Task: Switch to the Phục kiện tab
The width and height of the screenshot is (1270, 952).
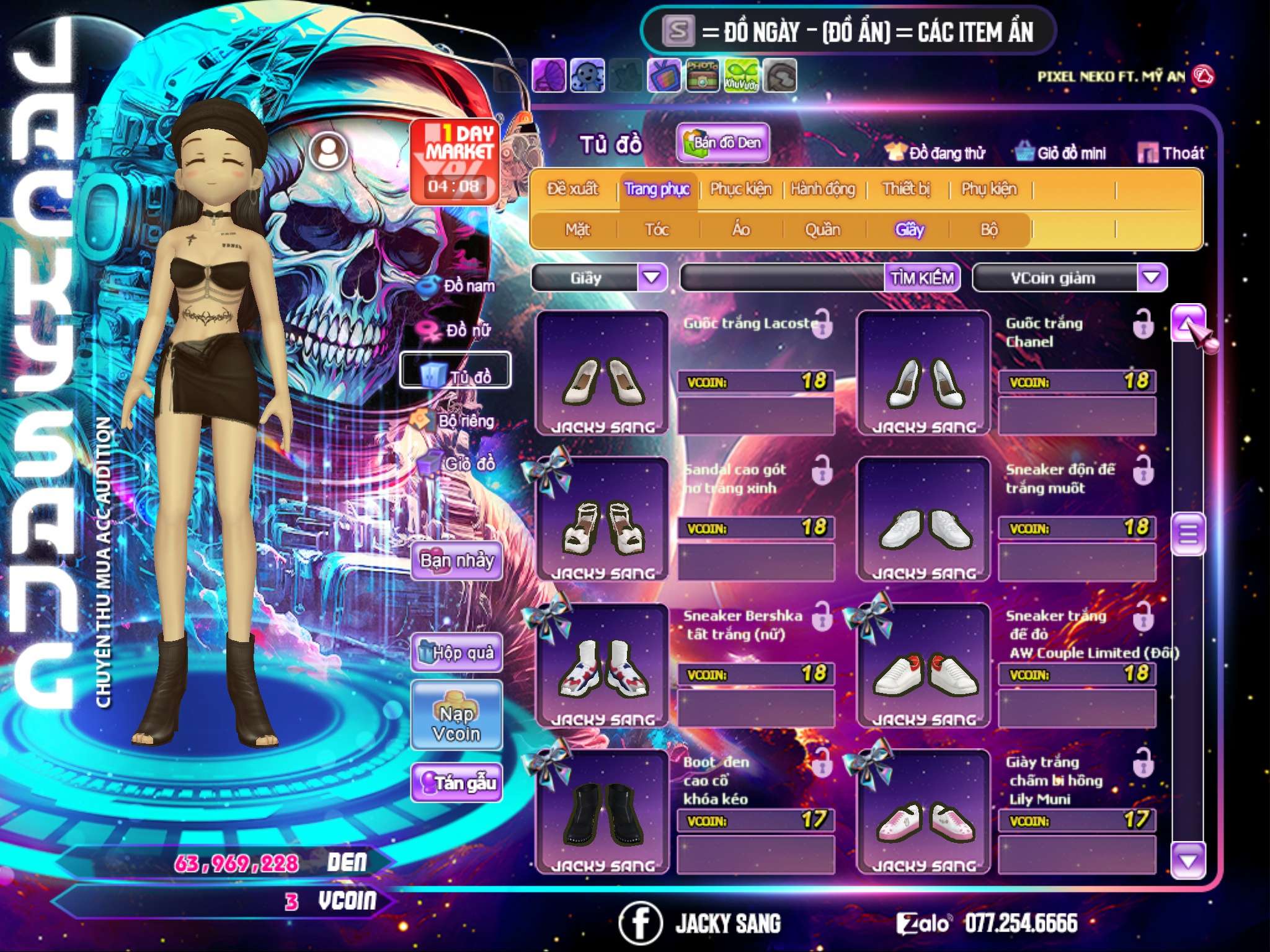Action: click(x=740, y=189)
